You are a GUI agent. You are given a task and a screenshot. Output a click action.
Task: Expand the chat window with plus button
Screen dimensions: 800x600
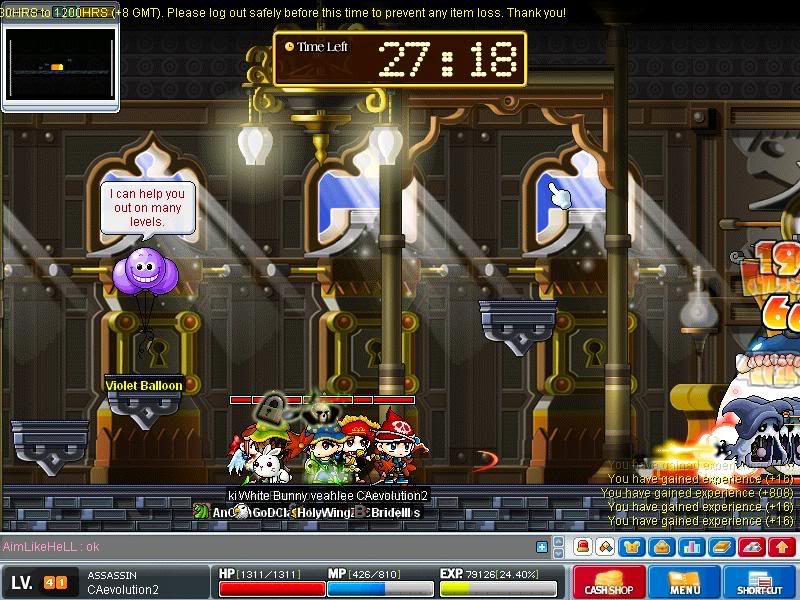[542, 547]
